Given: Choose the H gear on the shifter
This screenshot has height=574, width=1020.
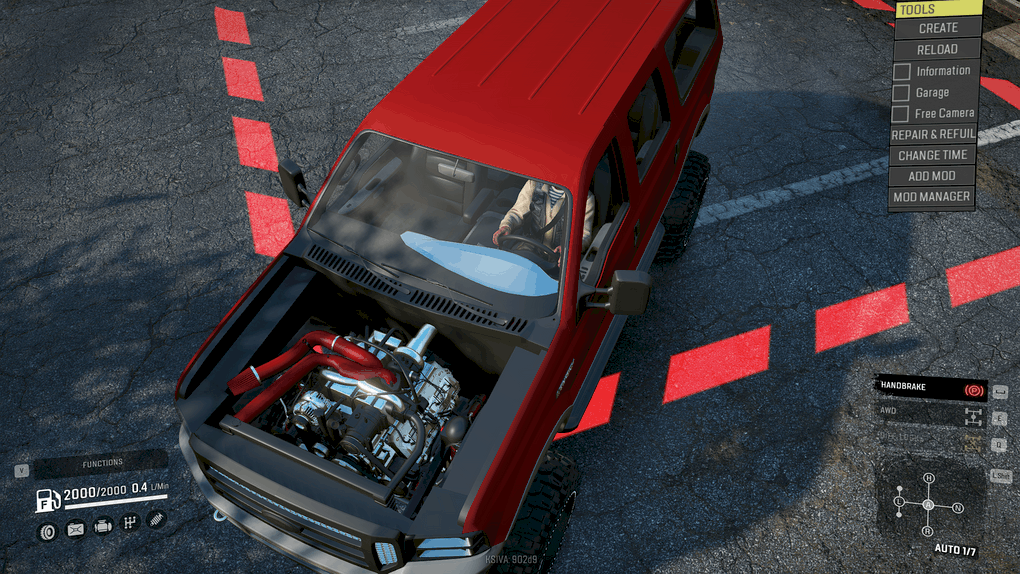Looking at the screenshot, I should [x=928, y=479].
